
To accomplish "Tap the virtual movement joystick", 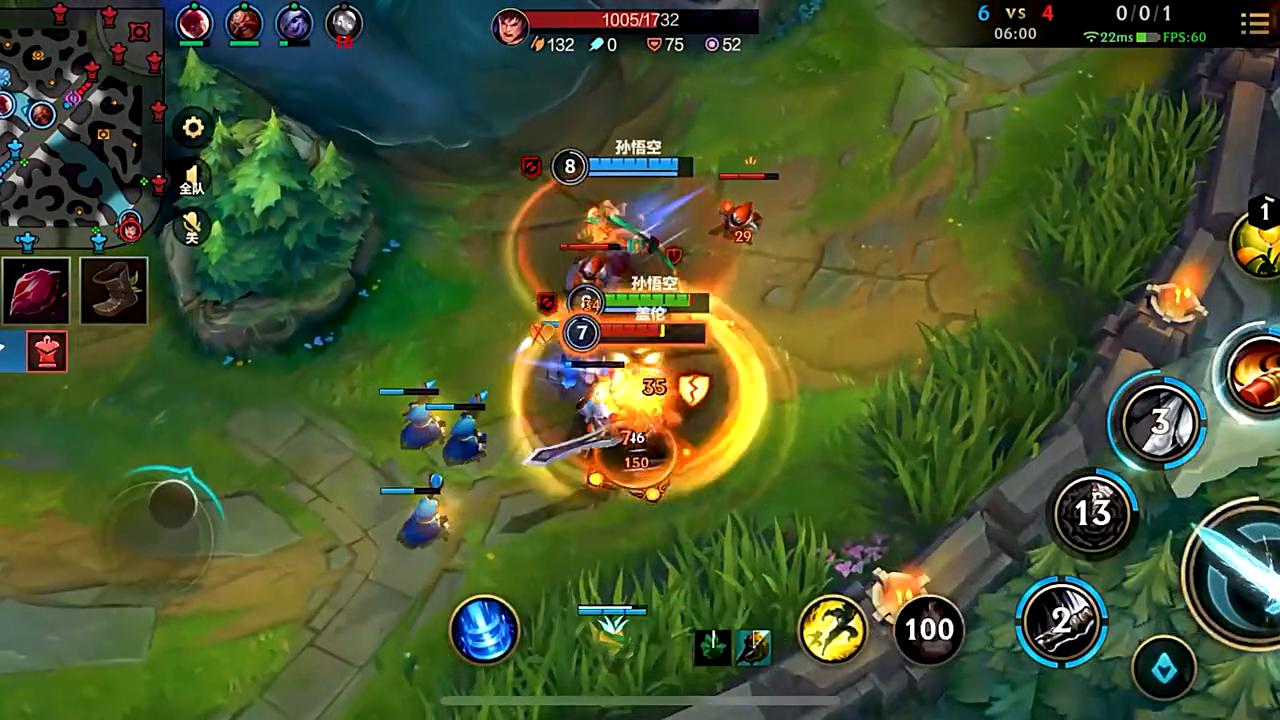I will point(172,503).
